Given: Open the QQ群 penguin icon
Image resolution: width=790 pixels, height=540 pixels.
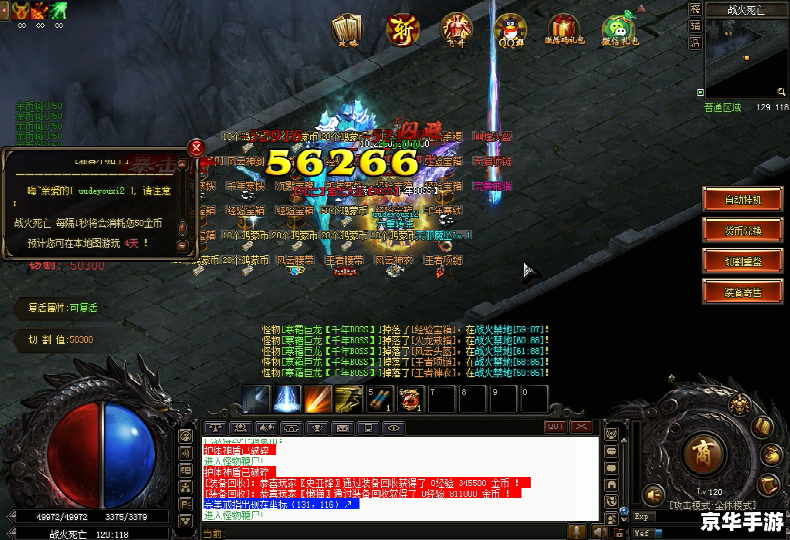Looking at the screenshot, I should [513, 30].
